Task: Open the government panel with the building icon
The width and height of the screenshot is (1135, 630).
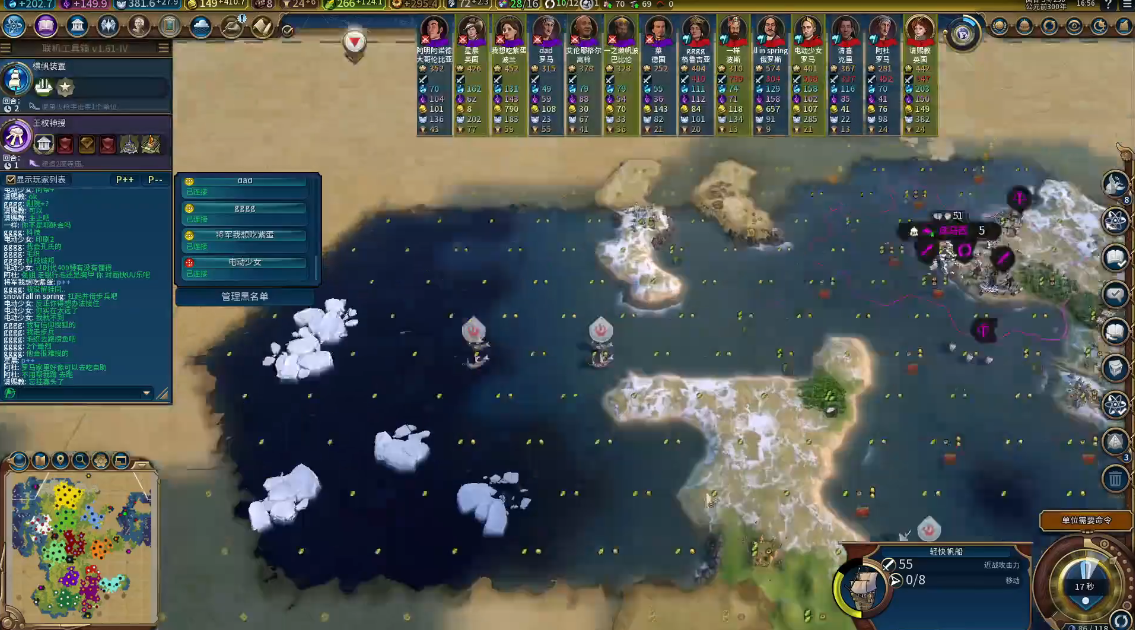Action: [79, 26]
